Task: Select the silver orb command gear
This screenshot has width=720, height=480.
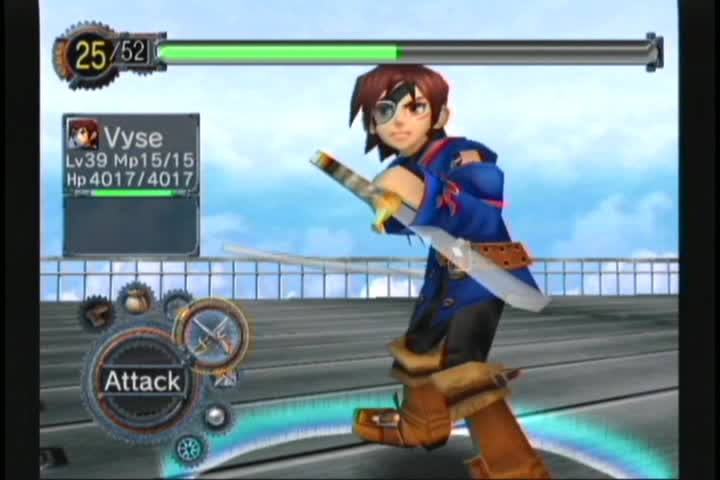Action: pos(214,416)
